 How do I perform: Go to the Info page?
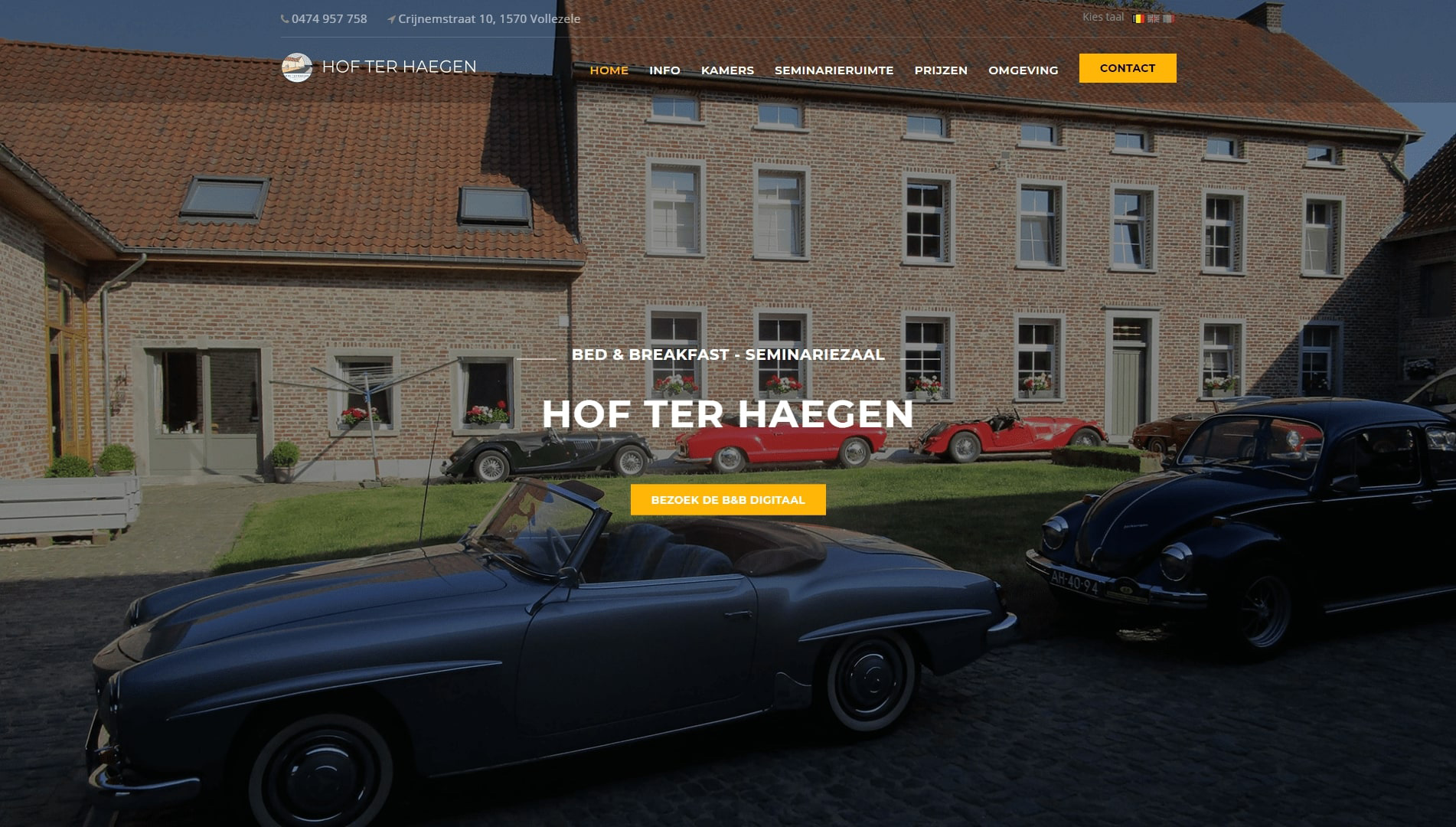click(664, 70)
